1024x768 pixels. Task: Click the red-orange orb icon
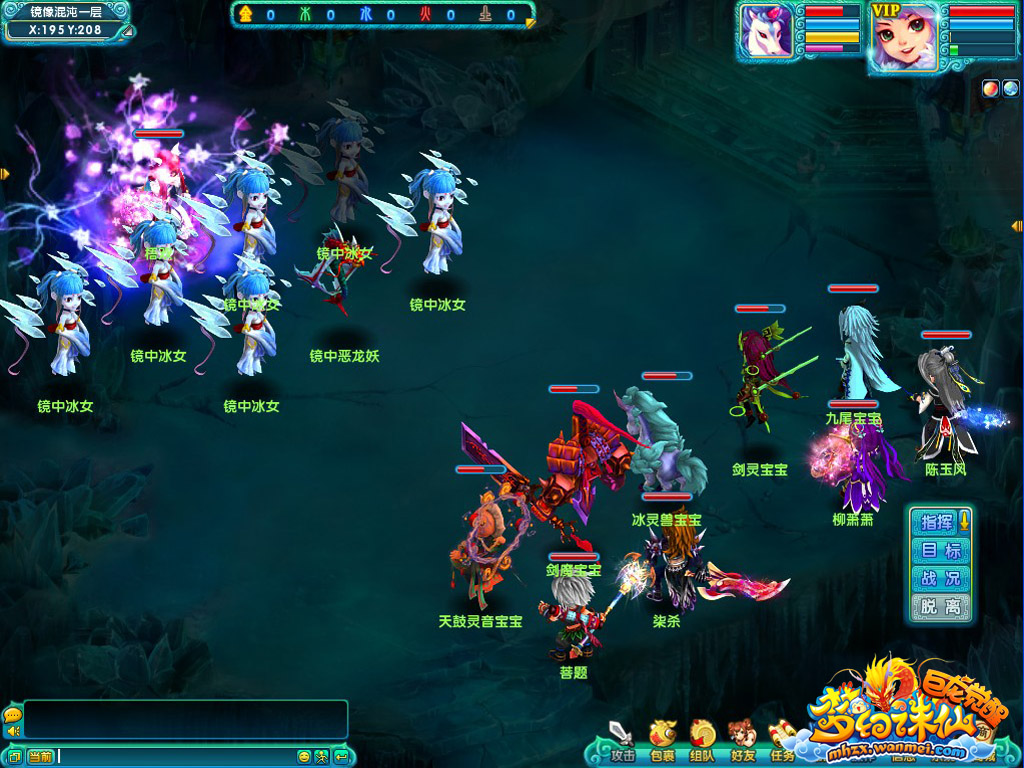[989, 87]
